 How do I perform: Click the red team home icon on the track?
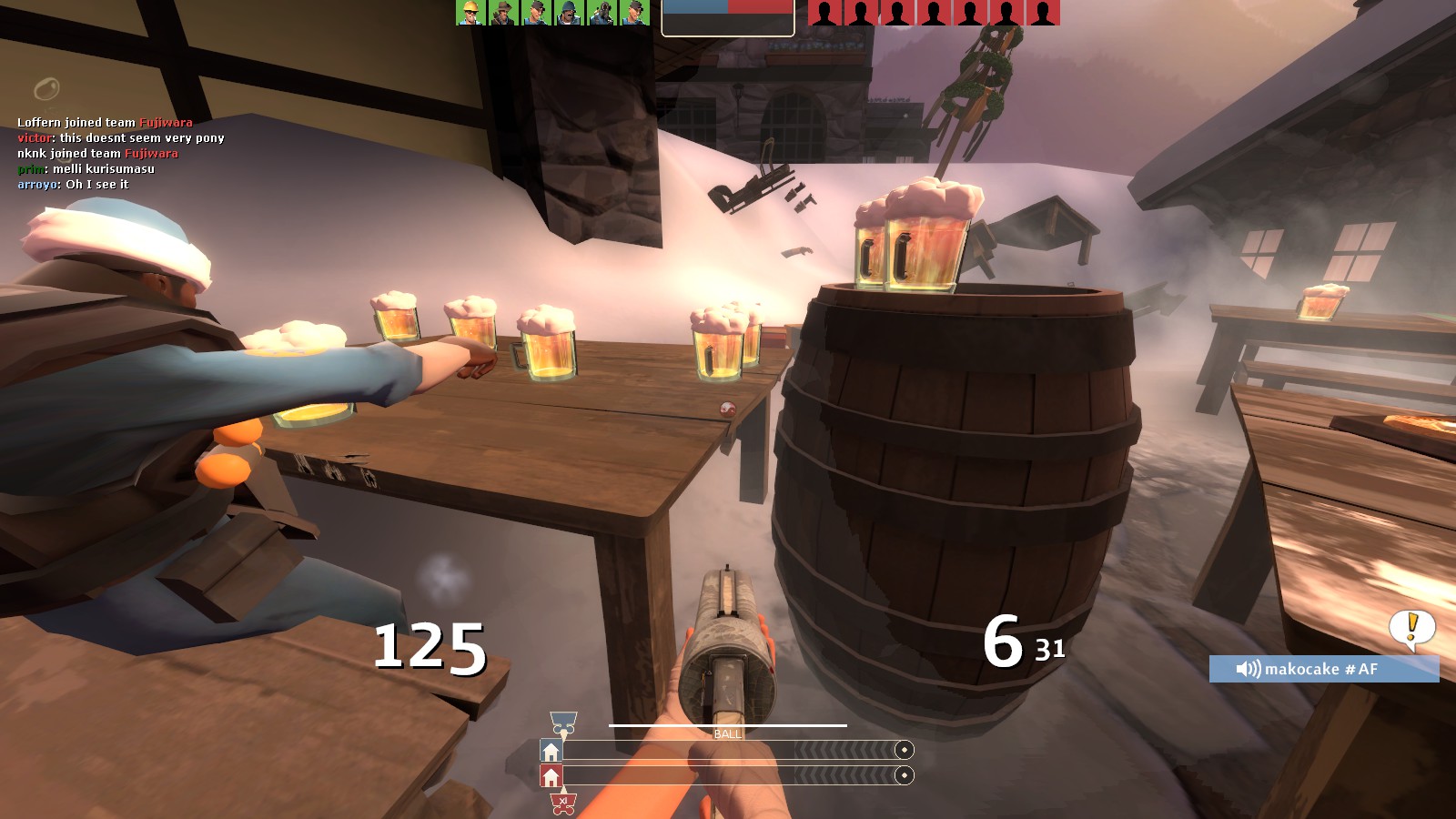click(x=551, y=776)
